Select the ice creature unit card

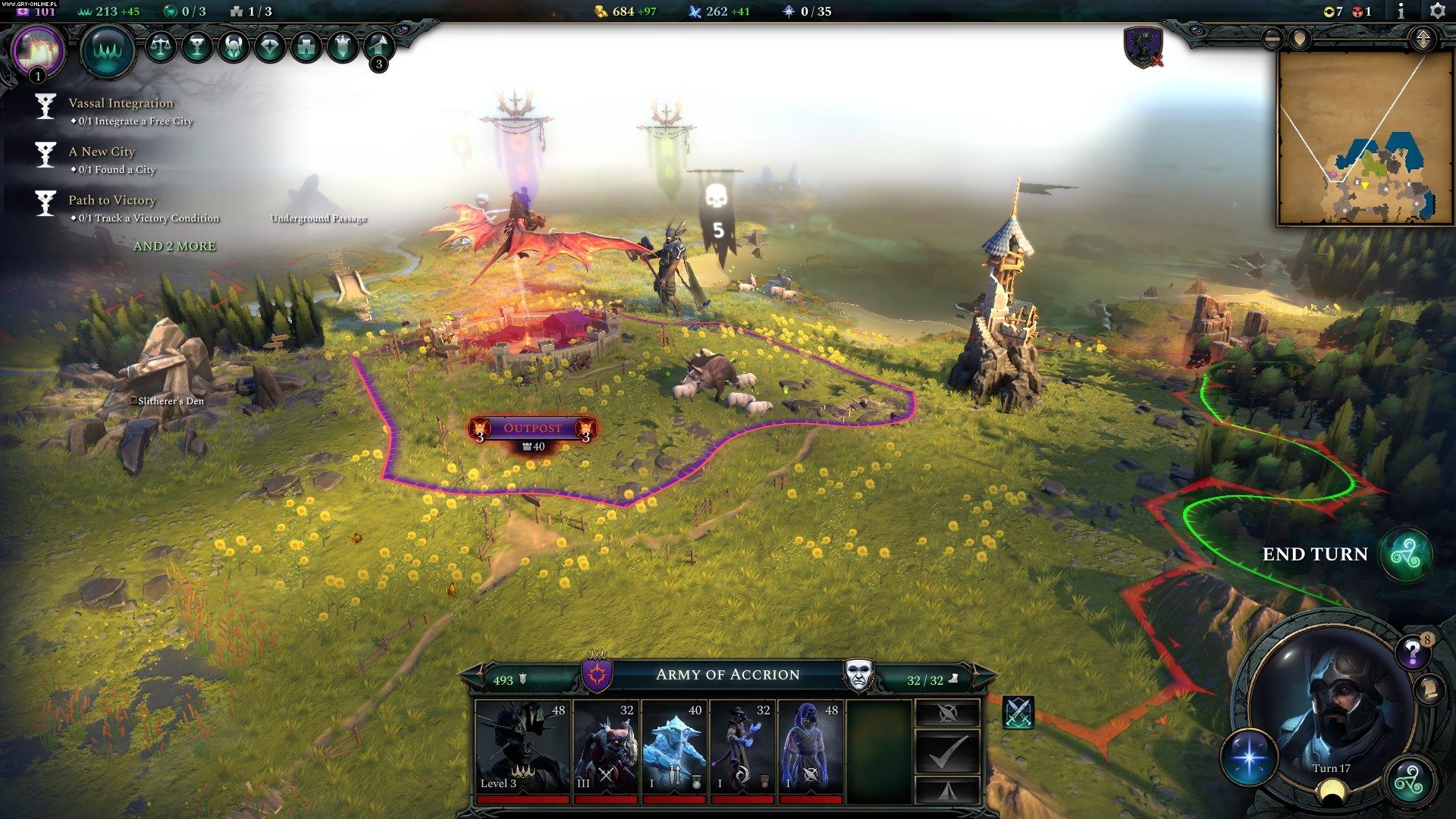674,747
